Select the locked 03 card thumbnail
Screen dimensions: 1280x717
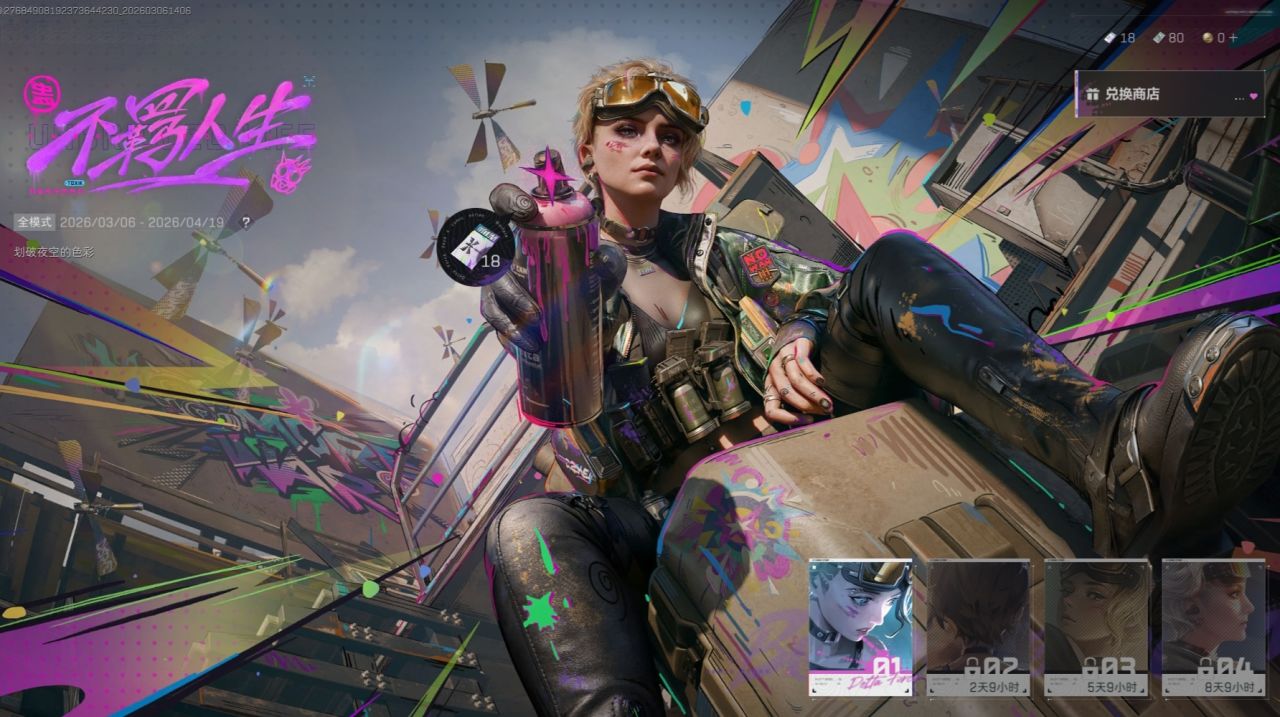tap(1096, 627)
